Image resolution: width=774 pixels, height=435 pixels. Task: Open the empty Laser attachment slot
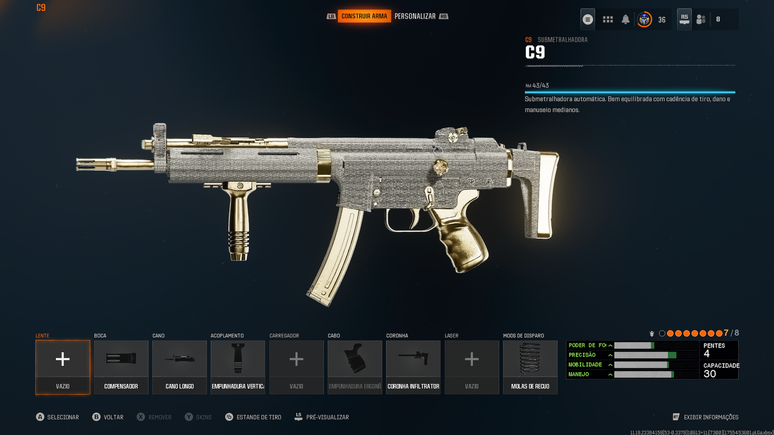(472, 366)
